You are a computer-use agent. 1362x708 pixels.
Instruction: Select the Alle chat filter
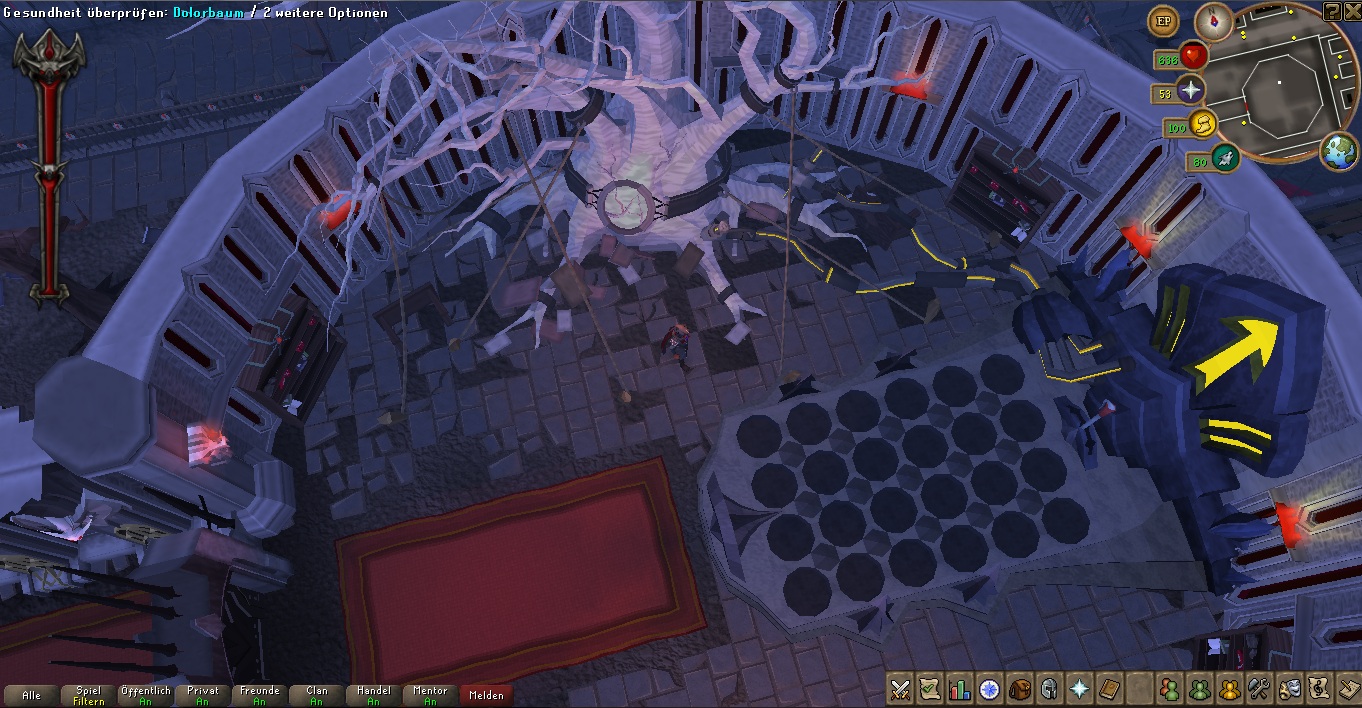(31, 695)
